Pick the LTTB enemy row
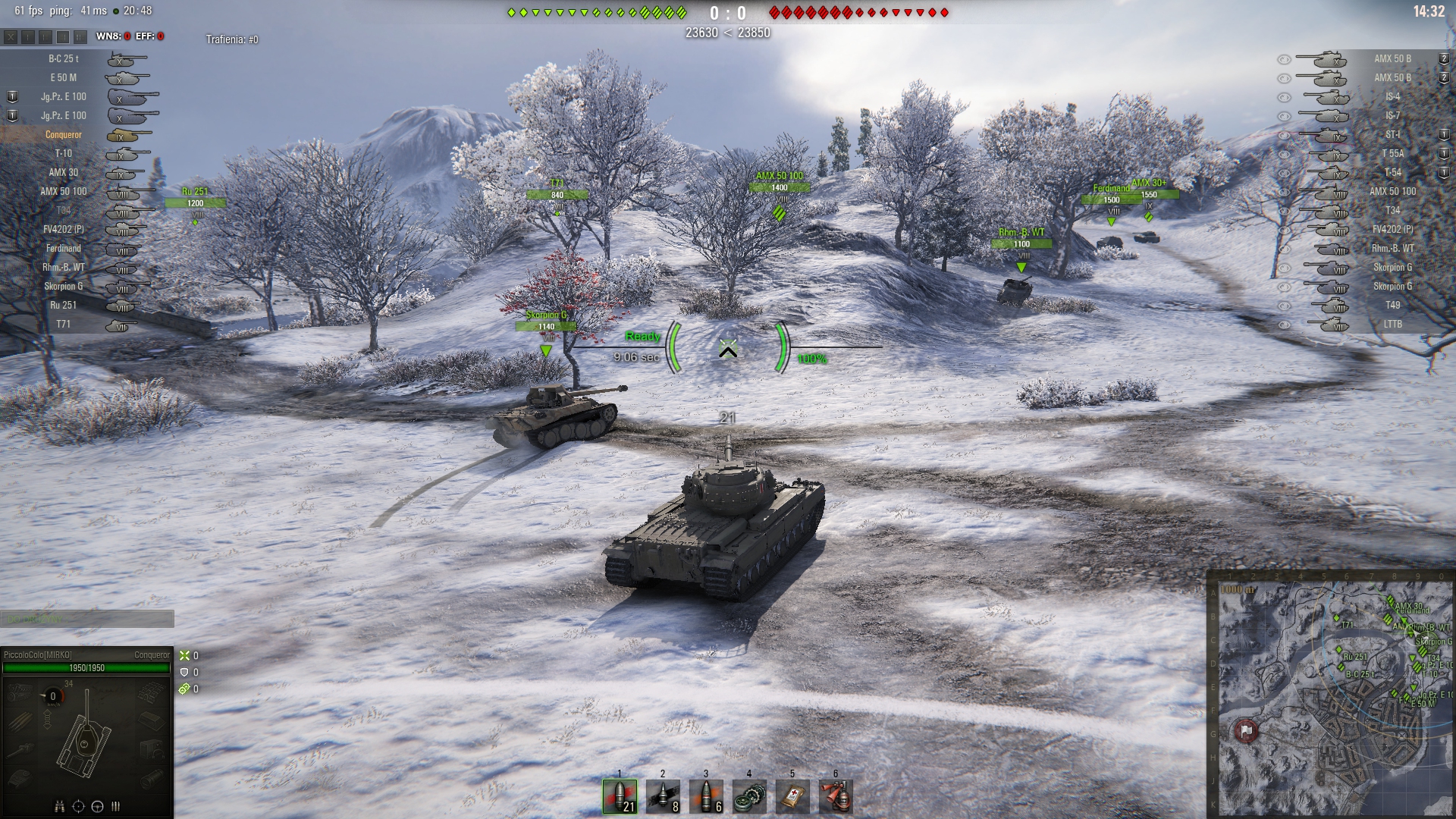The height and width of the screenshot is (819, 1456). pyautogui.click(x=1392, y=324)
